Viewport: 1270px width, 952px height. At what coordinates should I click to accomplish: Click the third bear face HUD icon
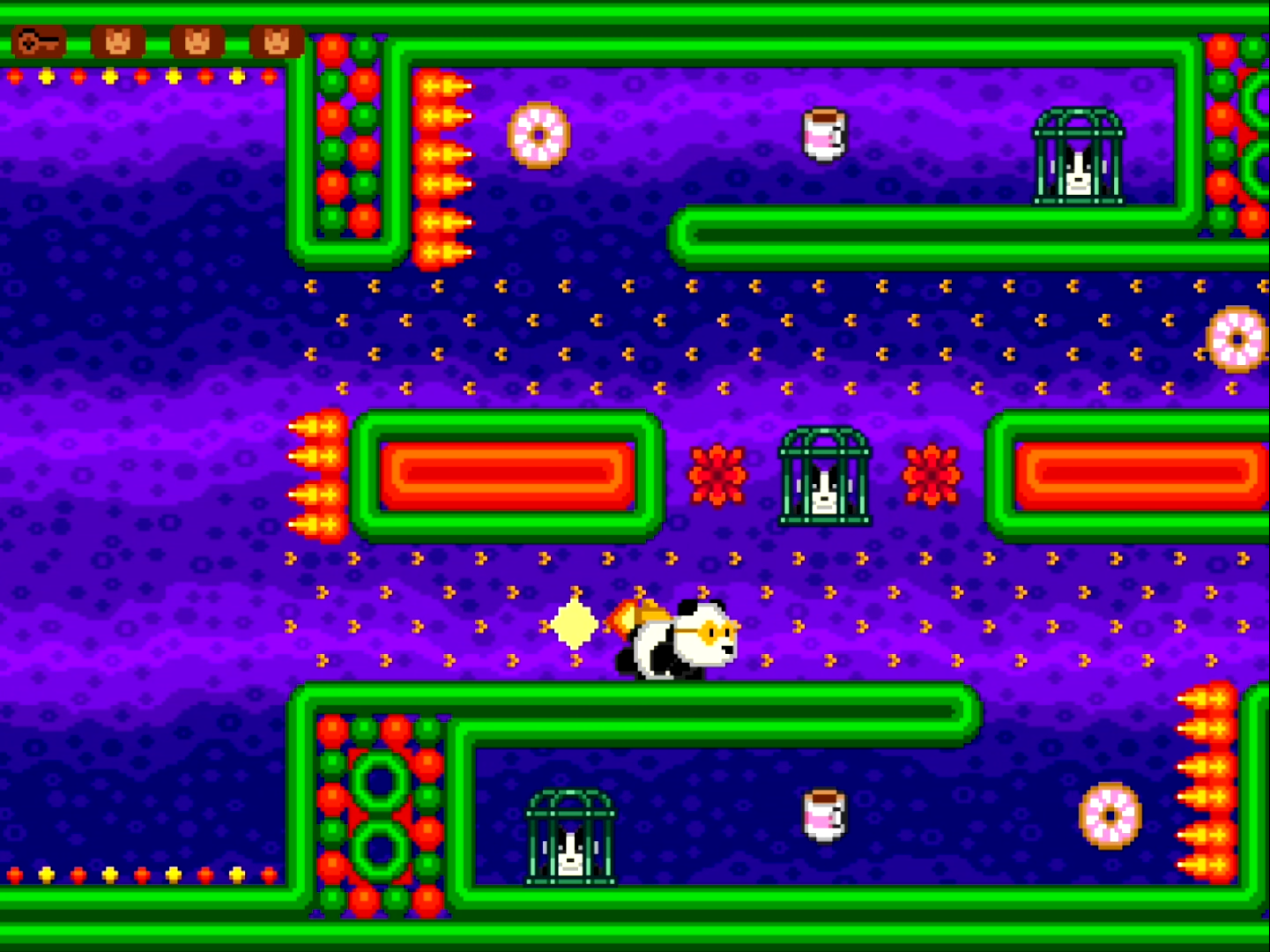[x=276, y=41]
